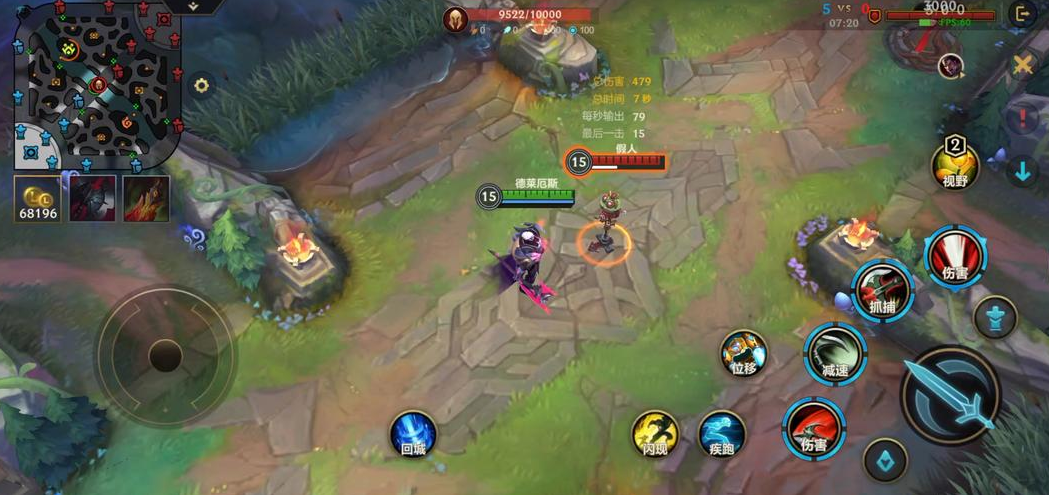Use the 减速 slow ability
Screen dimensions: 1049x495
[x=835, y=353]
